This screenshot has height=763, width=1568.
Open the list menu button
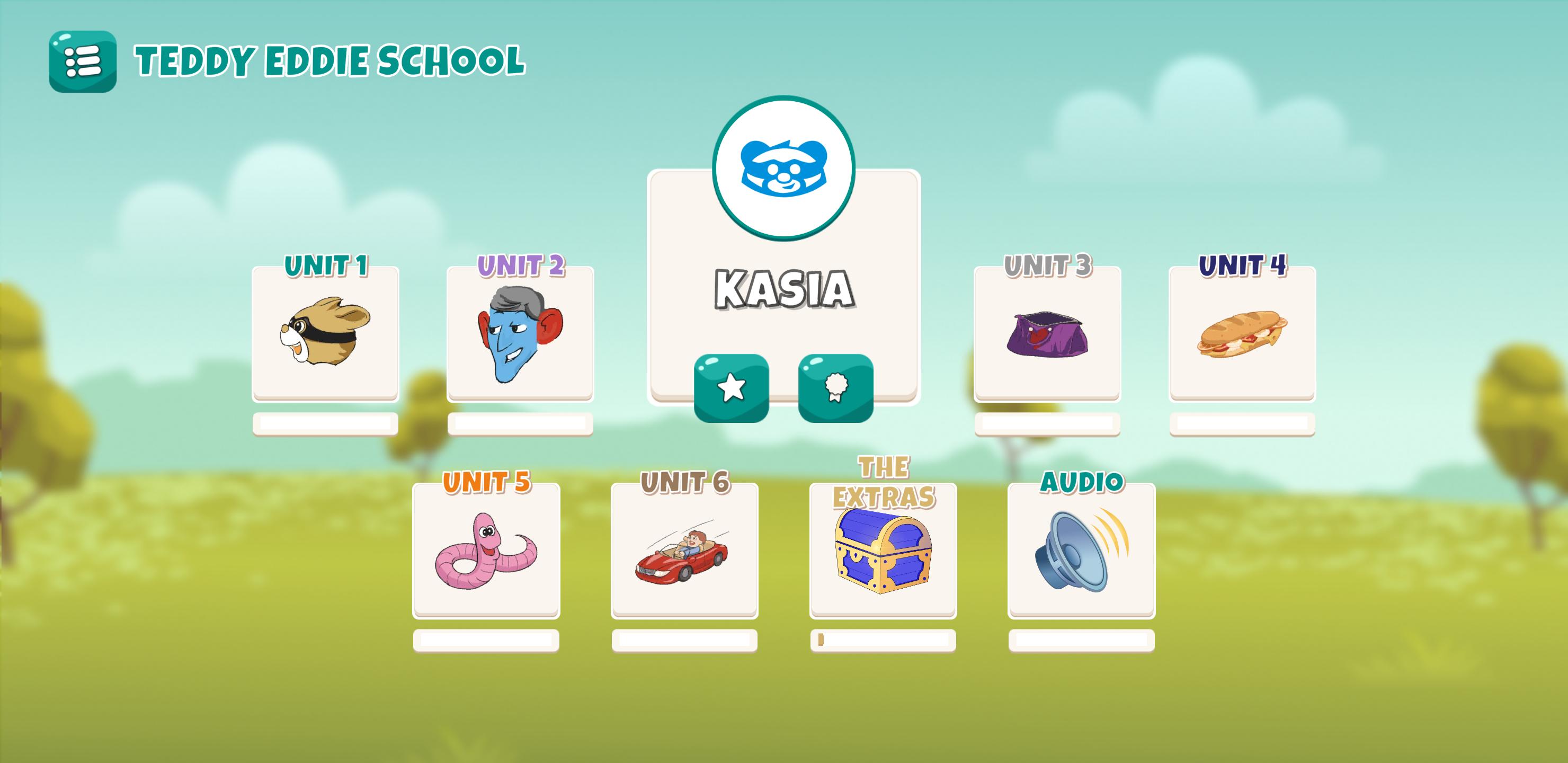pos(82,61)
